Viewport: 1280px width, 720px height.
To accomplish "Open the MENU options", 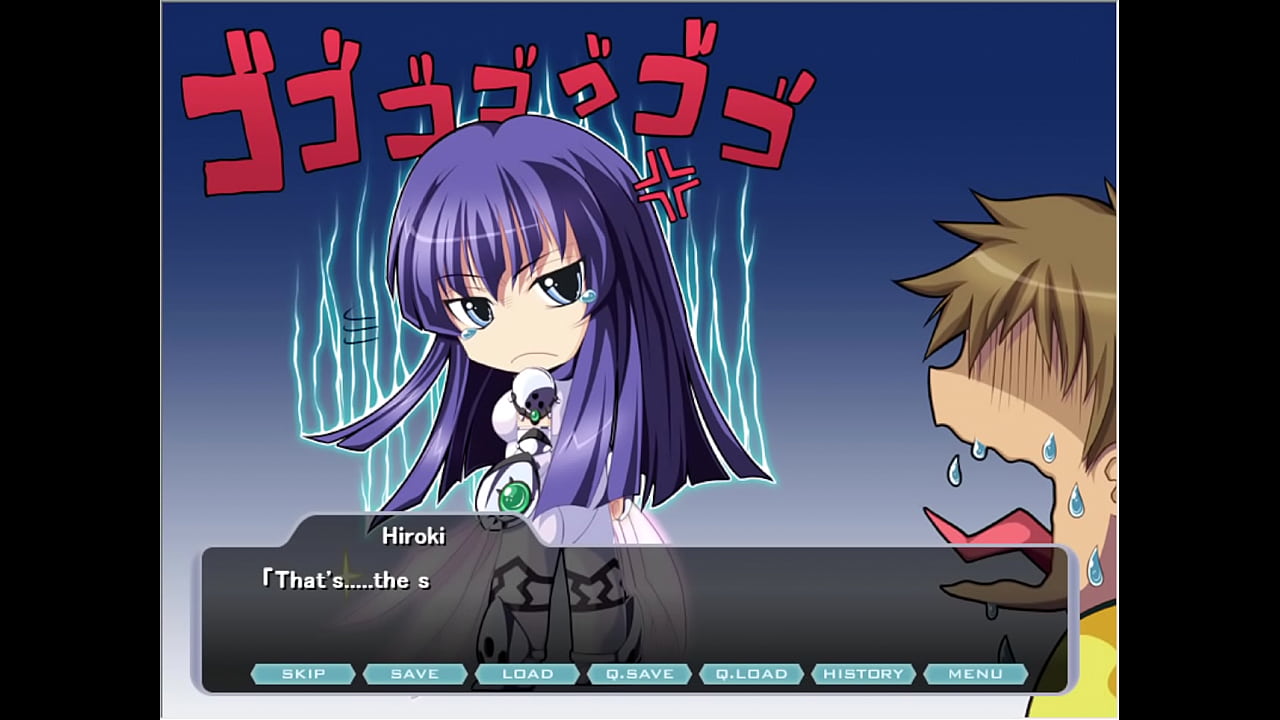I will (976, 673).
